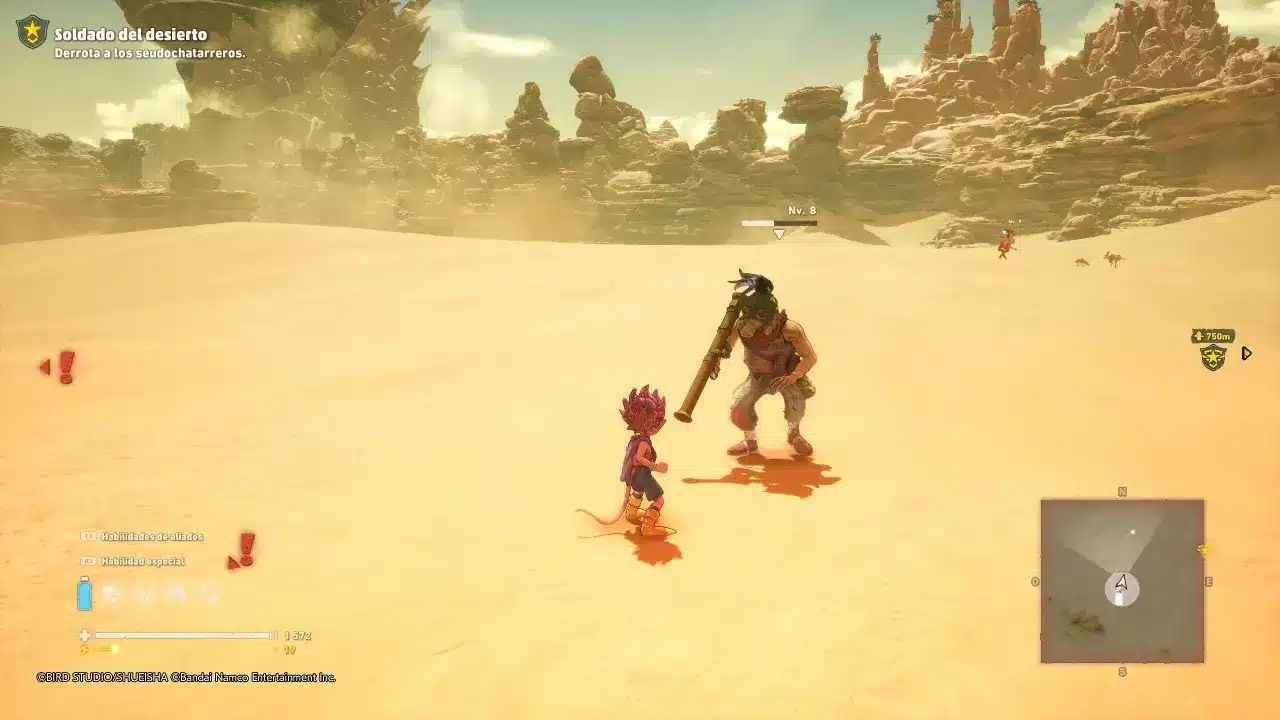The image size is (1280, 720).
Task: Click the yellow objective dot on the minimap edge
Action: pos(1202,550)
